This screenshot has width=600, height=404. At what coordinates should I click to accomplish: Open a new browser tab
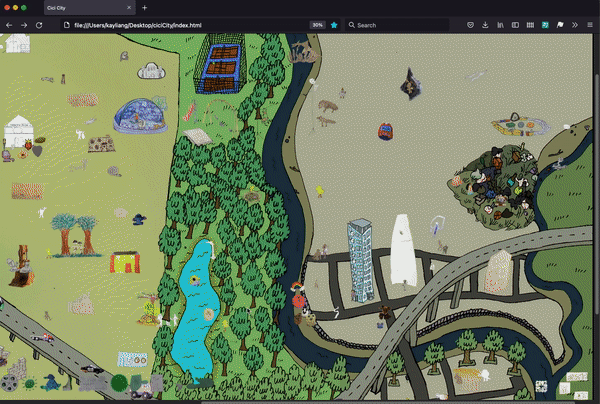click(x=144, y=8)
